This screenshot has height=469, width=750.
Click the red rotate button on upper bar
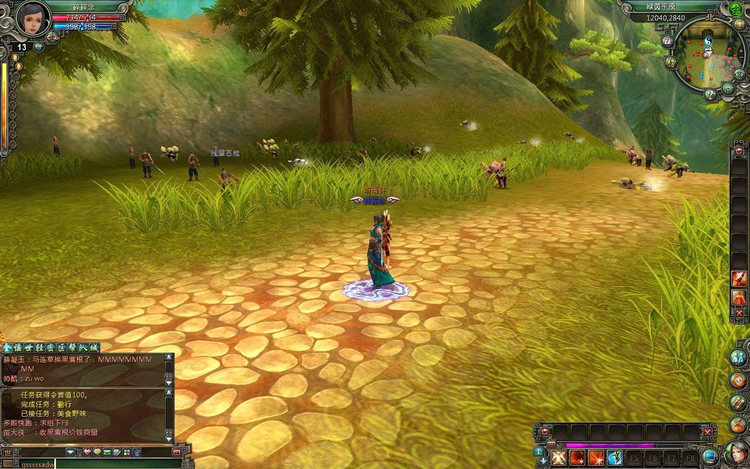click(544, 432)
